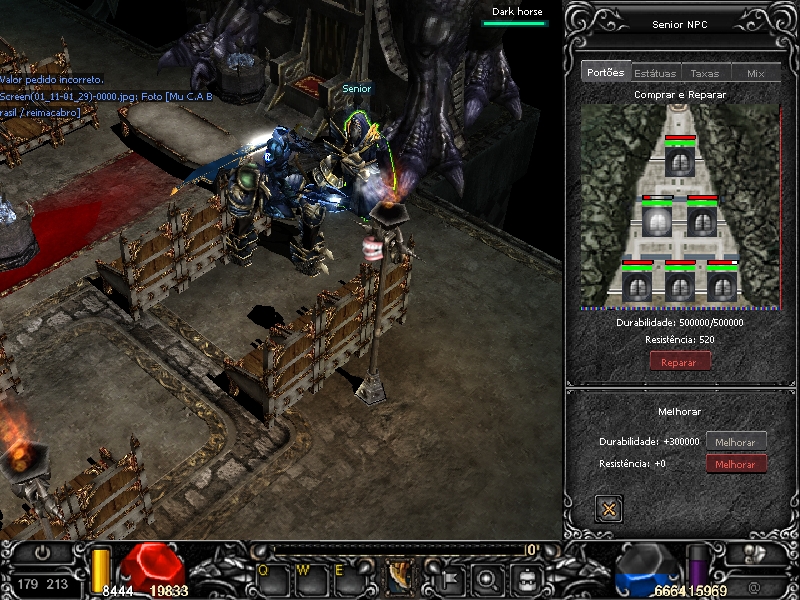Click Melhorar next to Resistência
800x600 pixels.
[736, 464]
